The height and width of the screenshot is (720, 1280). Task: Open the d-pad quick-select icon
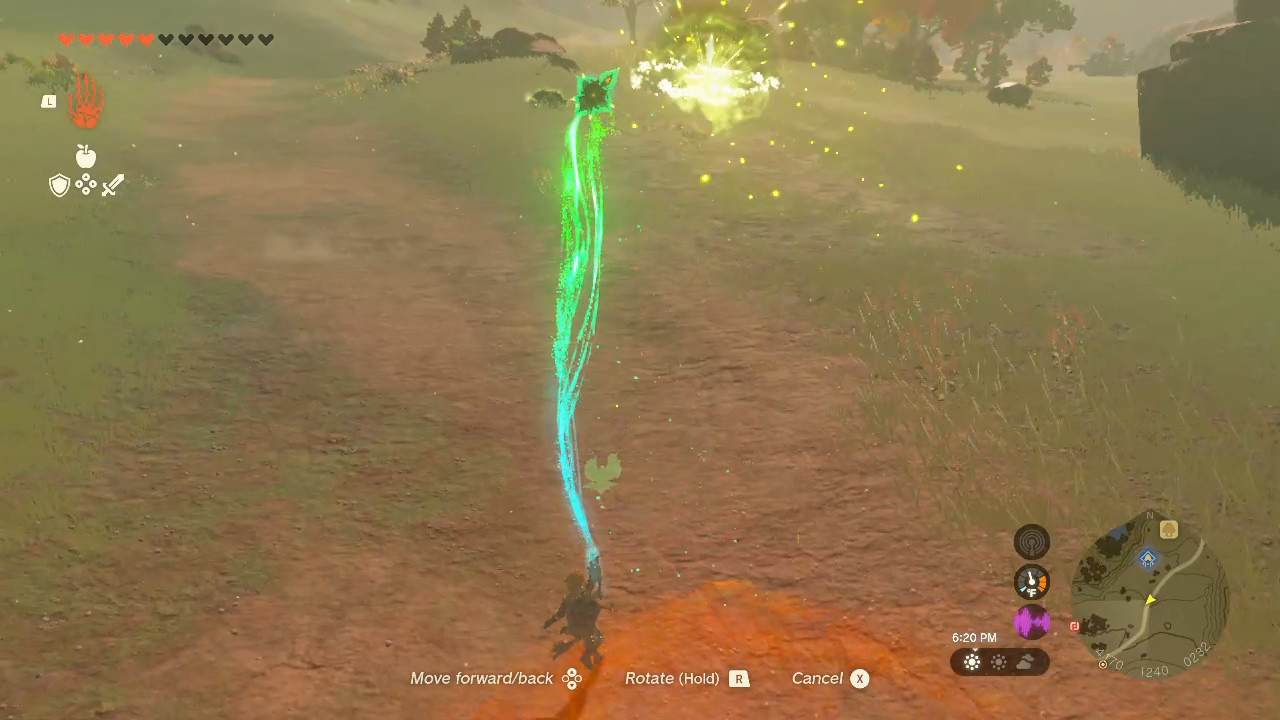(85, 185)
